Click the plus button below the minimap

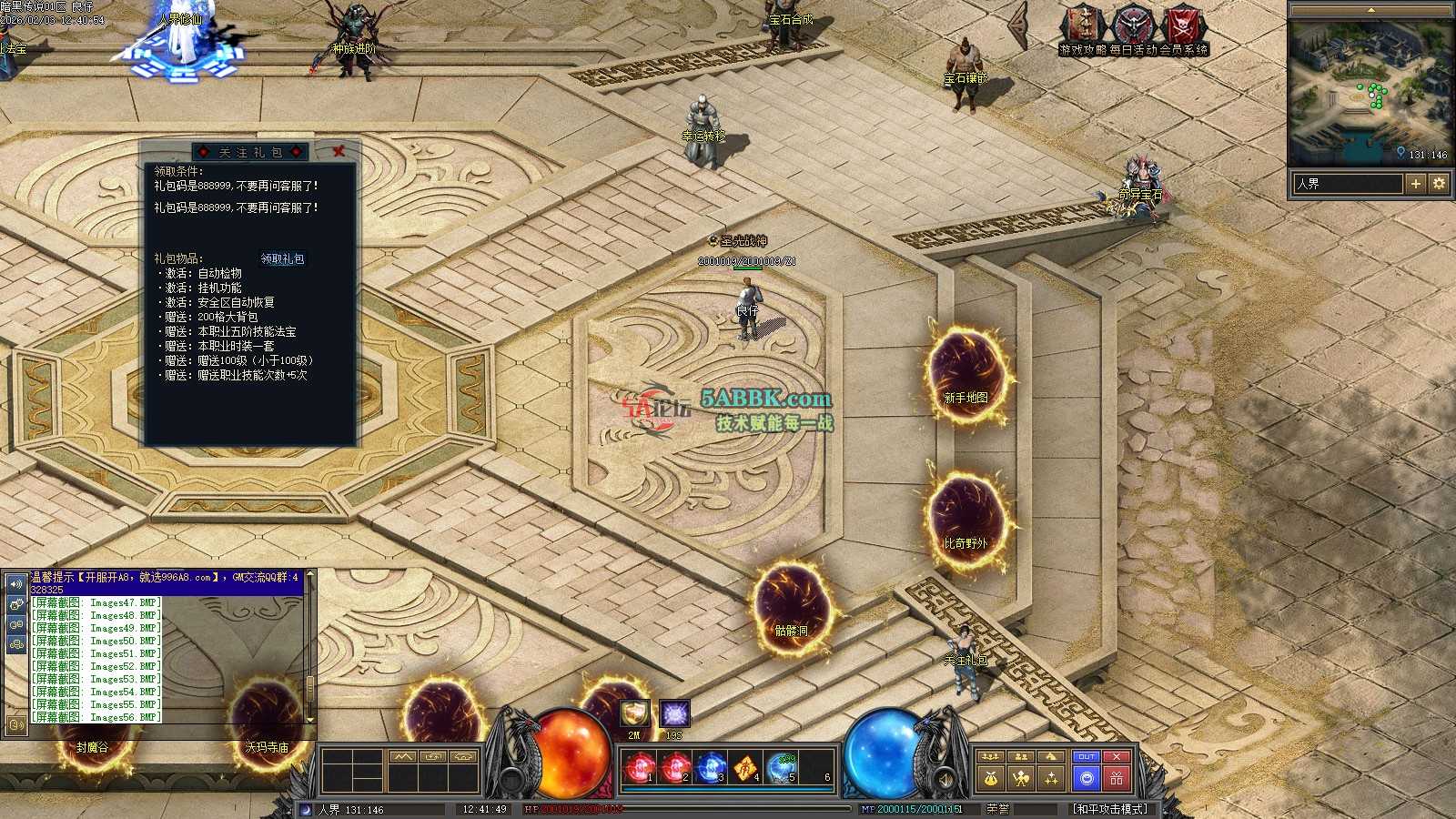tap(1415, 184)
